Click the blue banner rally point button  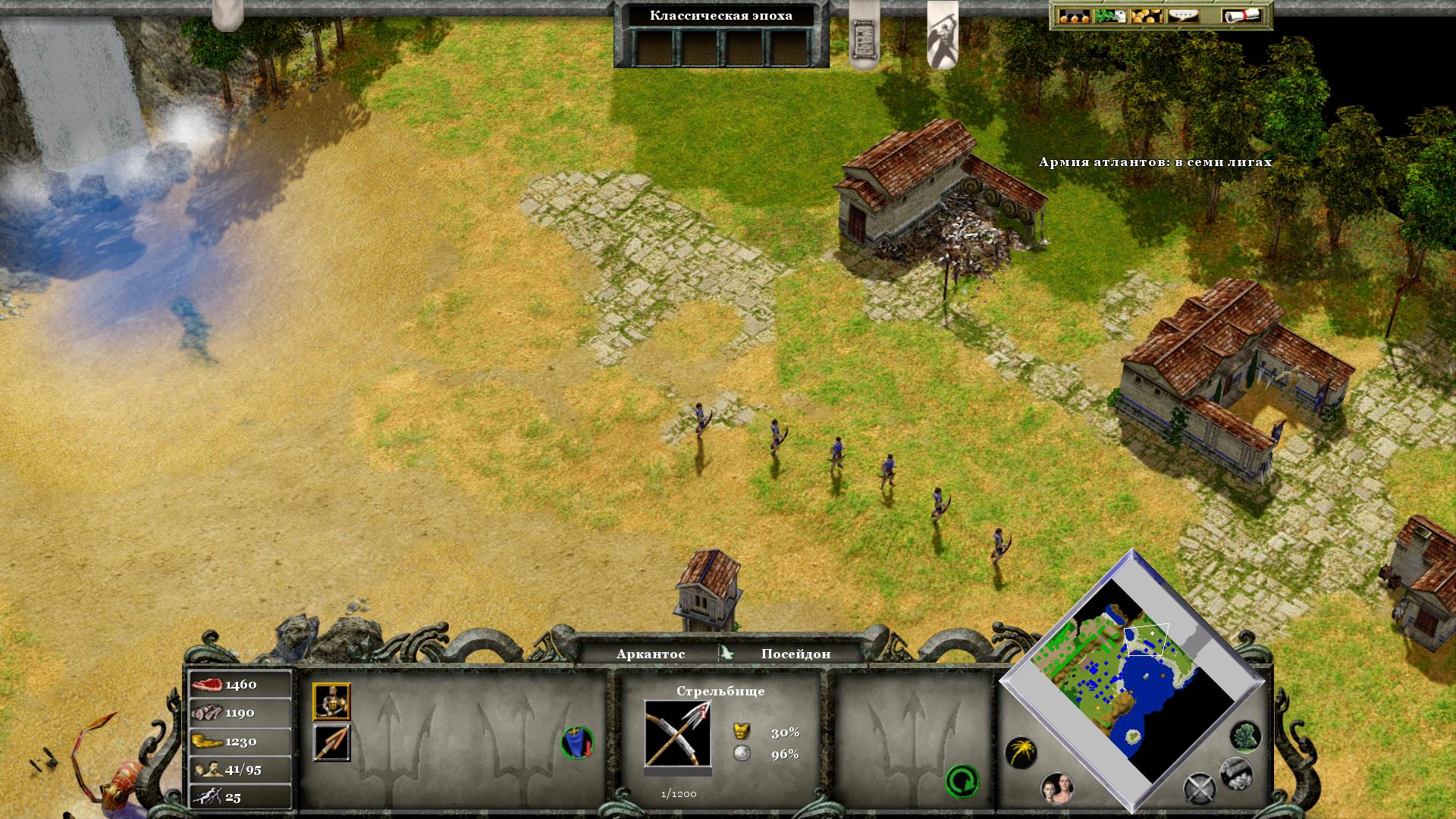[577, 742]
